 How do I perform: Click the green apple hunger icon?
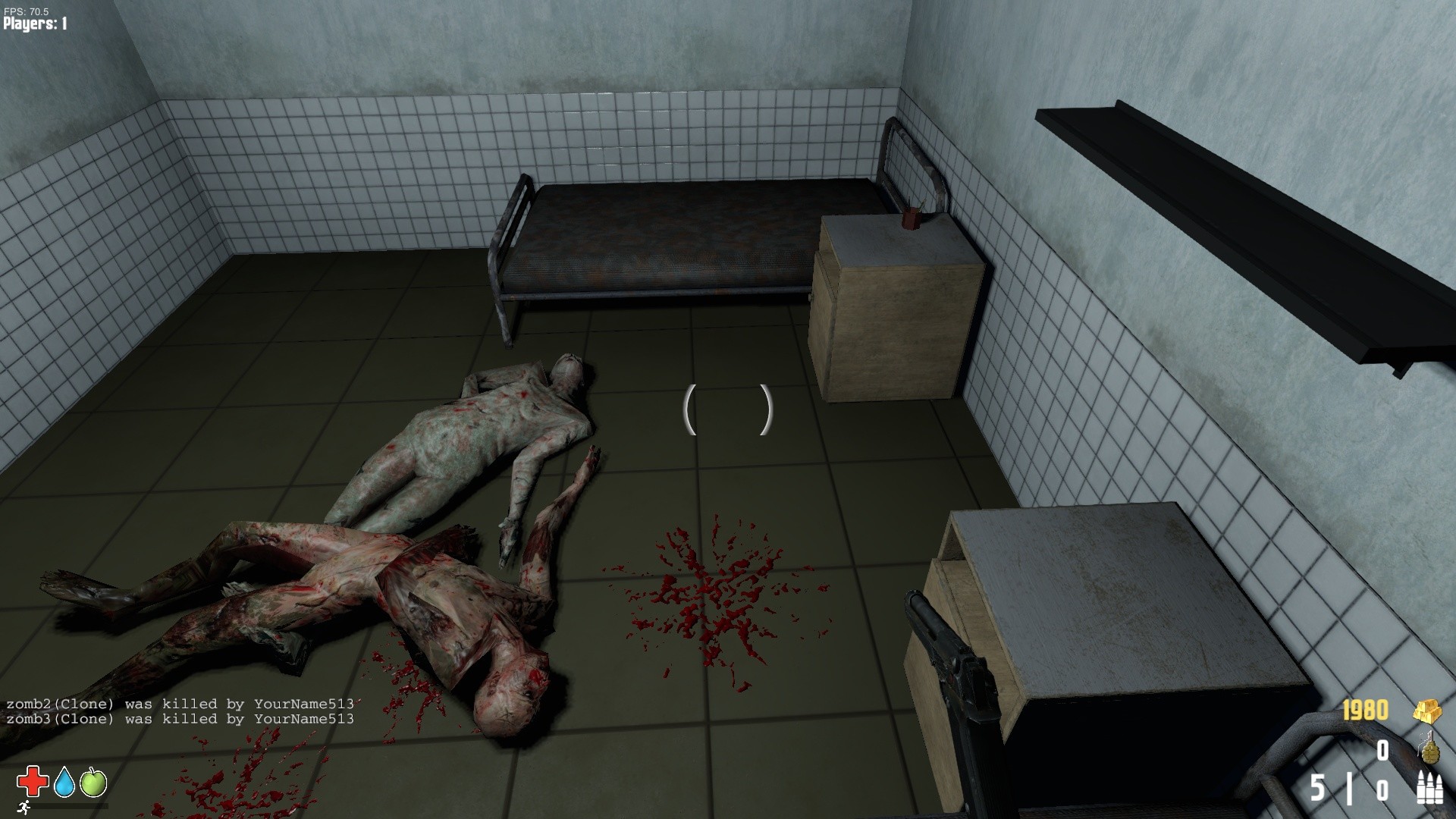tap(93, 782)
